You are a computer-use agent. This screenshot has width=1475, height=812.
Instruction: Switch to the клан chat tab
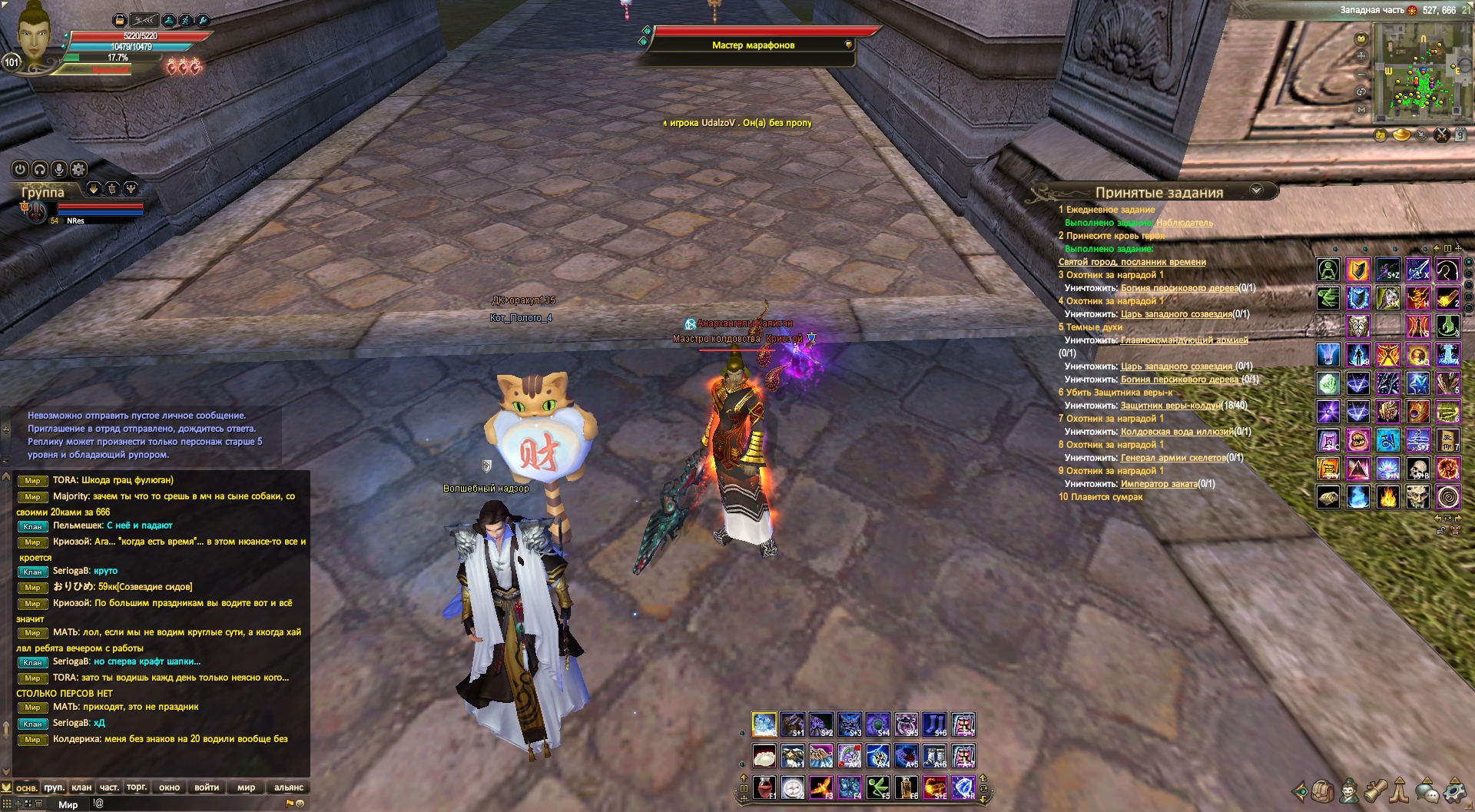pyautogui.click(x=81, y=787)
